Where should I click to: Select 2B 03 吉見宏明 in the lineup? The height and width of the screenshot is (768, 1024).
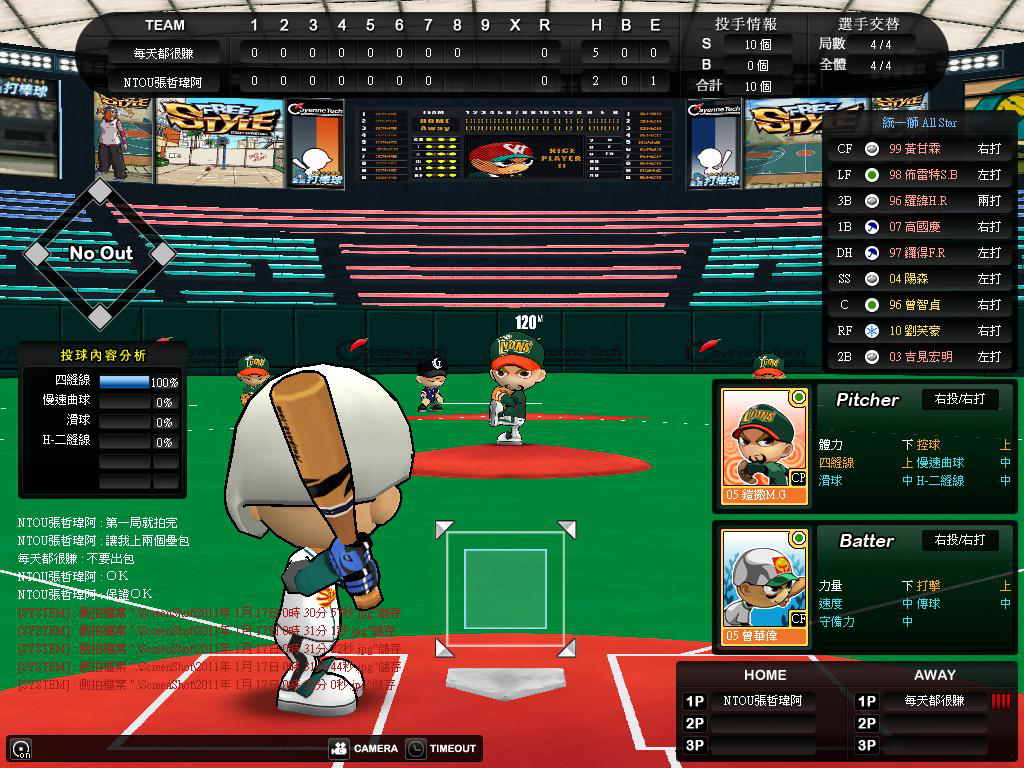(x=919, y=356)
